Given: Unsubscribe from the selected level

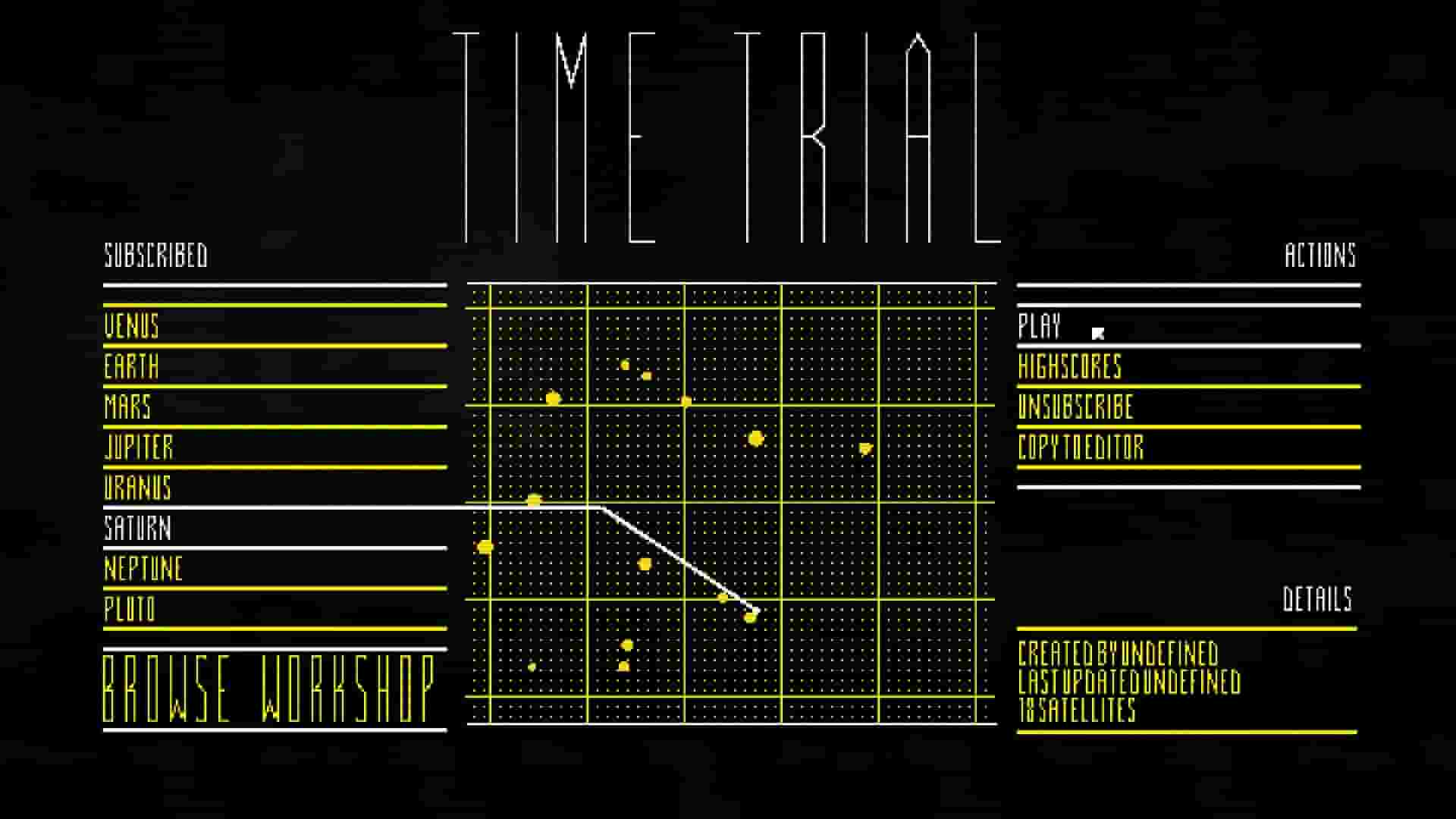Looking at the screenshot, I should 1075,409.
